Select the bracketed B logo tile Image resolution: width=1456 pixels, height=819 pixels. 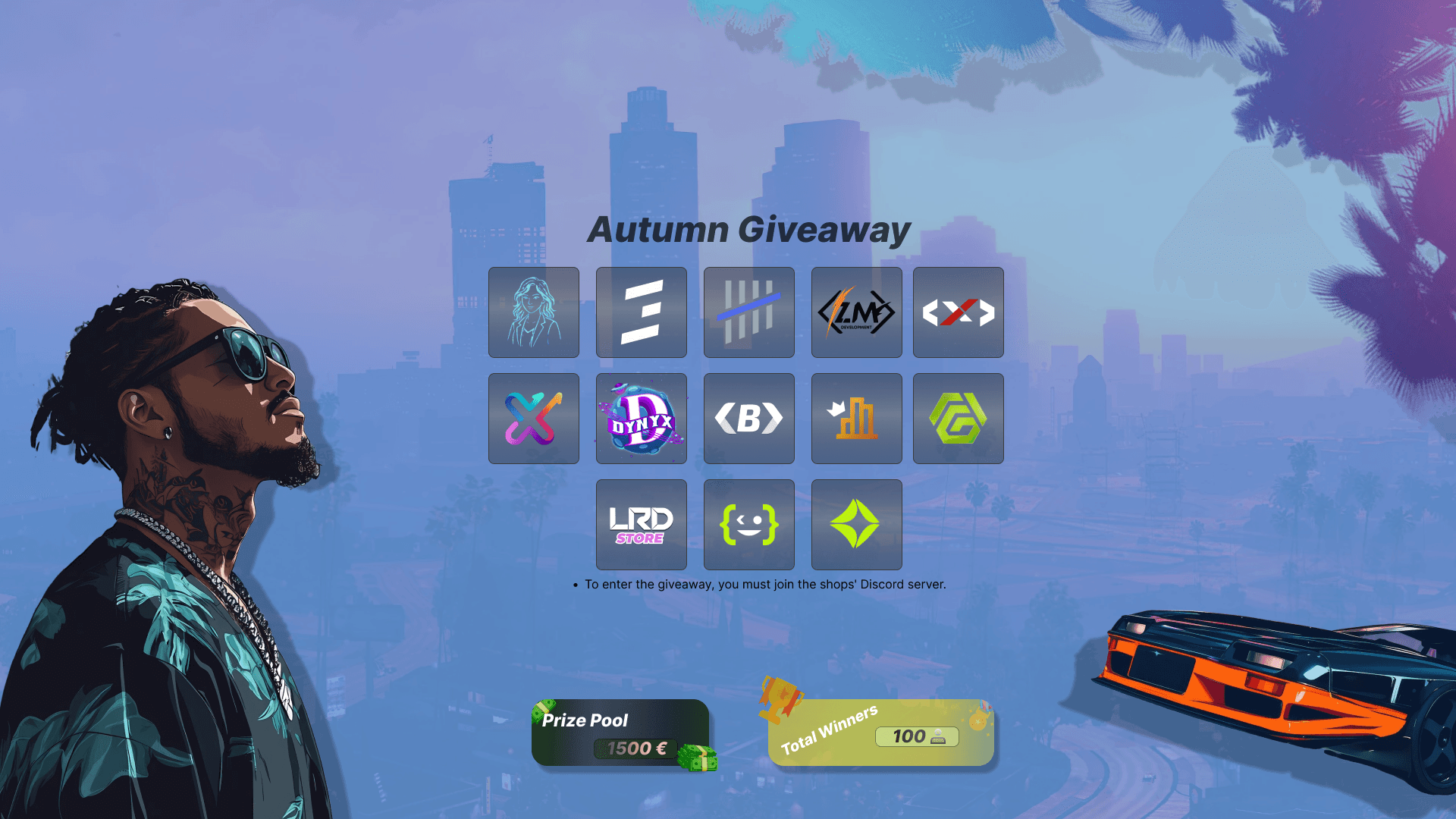click(749, 419)
